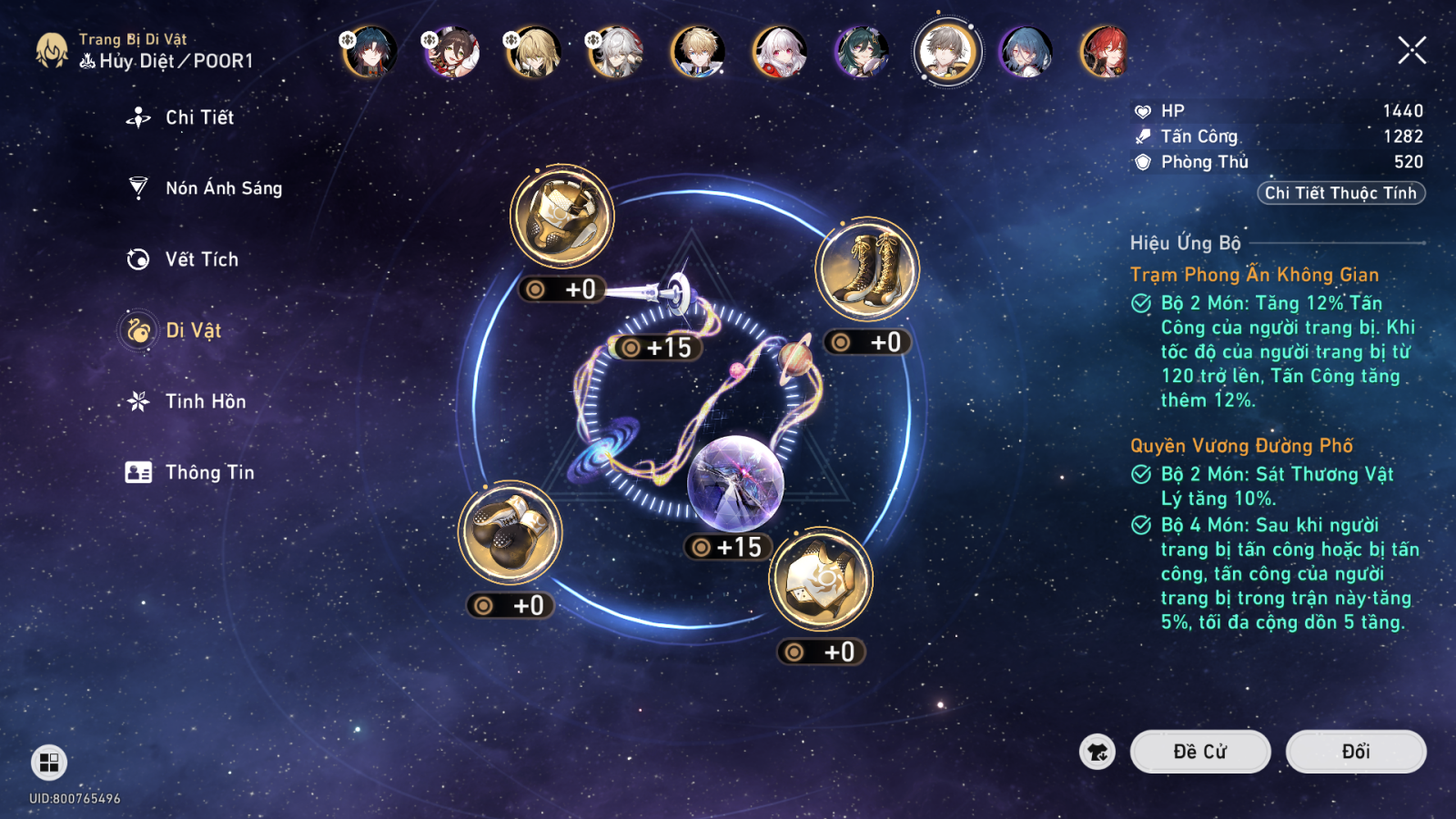Open the Vết Tích tab
Viewport: 1456px width, 819px height.
(201, 259)
